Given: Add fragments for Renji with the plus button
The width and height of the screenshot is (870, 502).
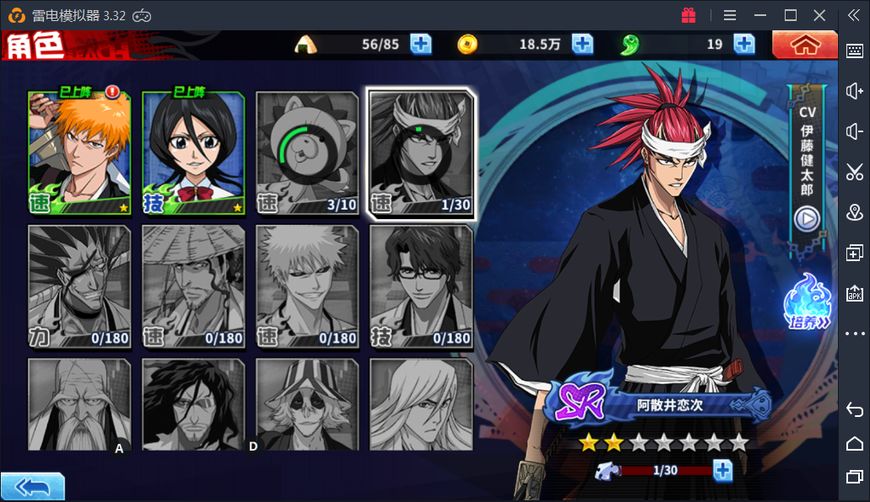Looking at the screenshot, I should coord(722,470).
